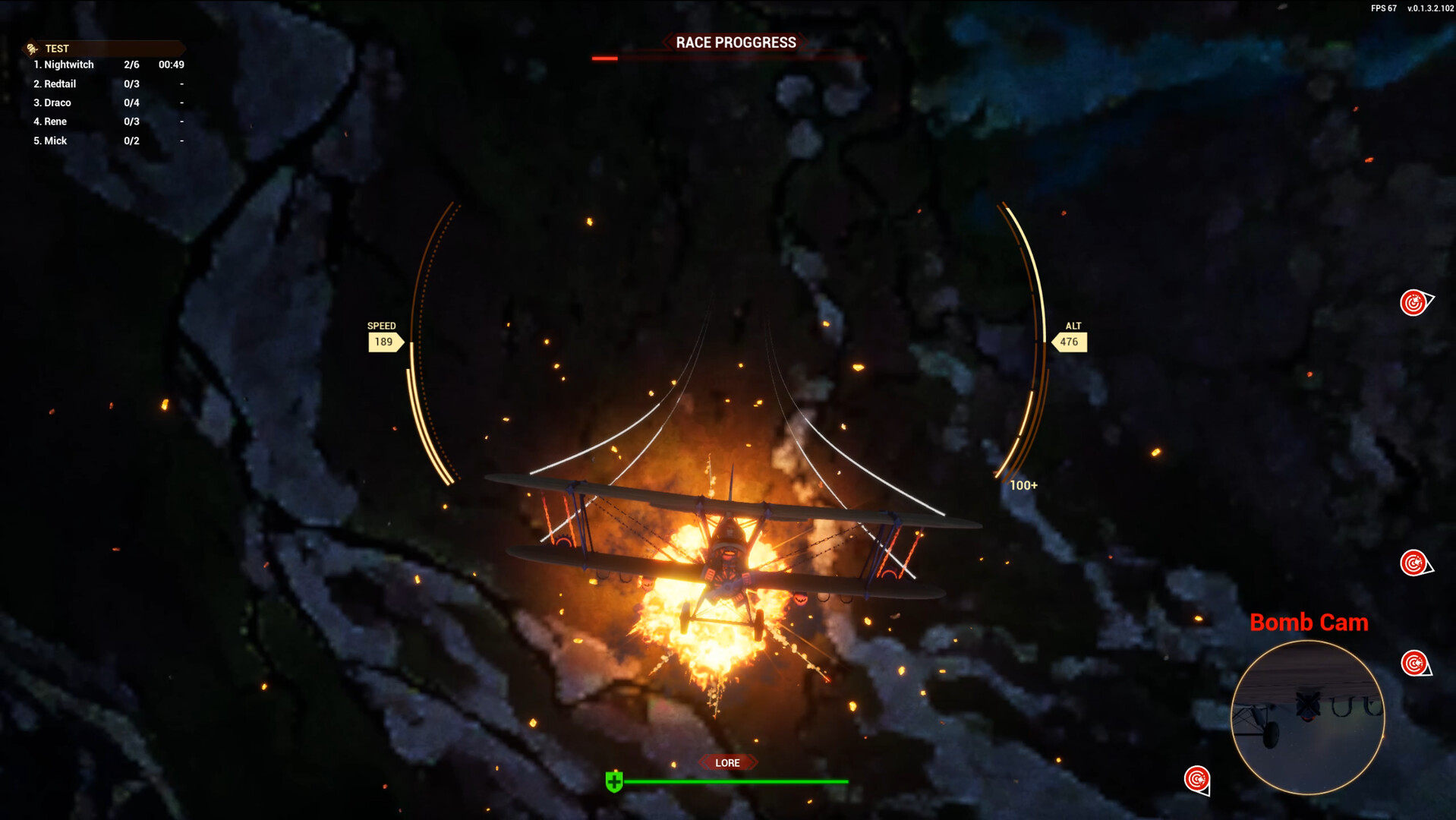
Task: Click the red Bomb Cam text label
Action: [x=1308, y=622]
